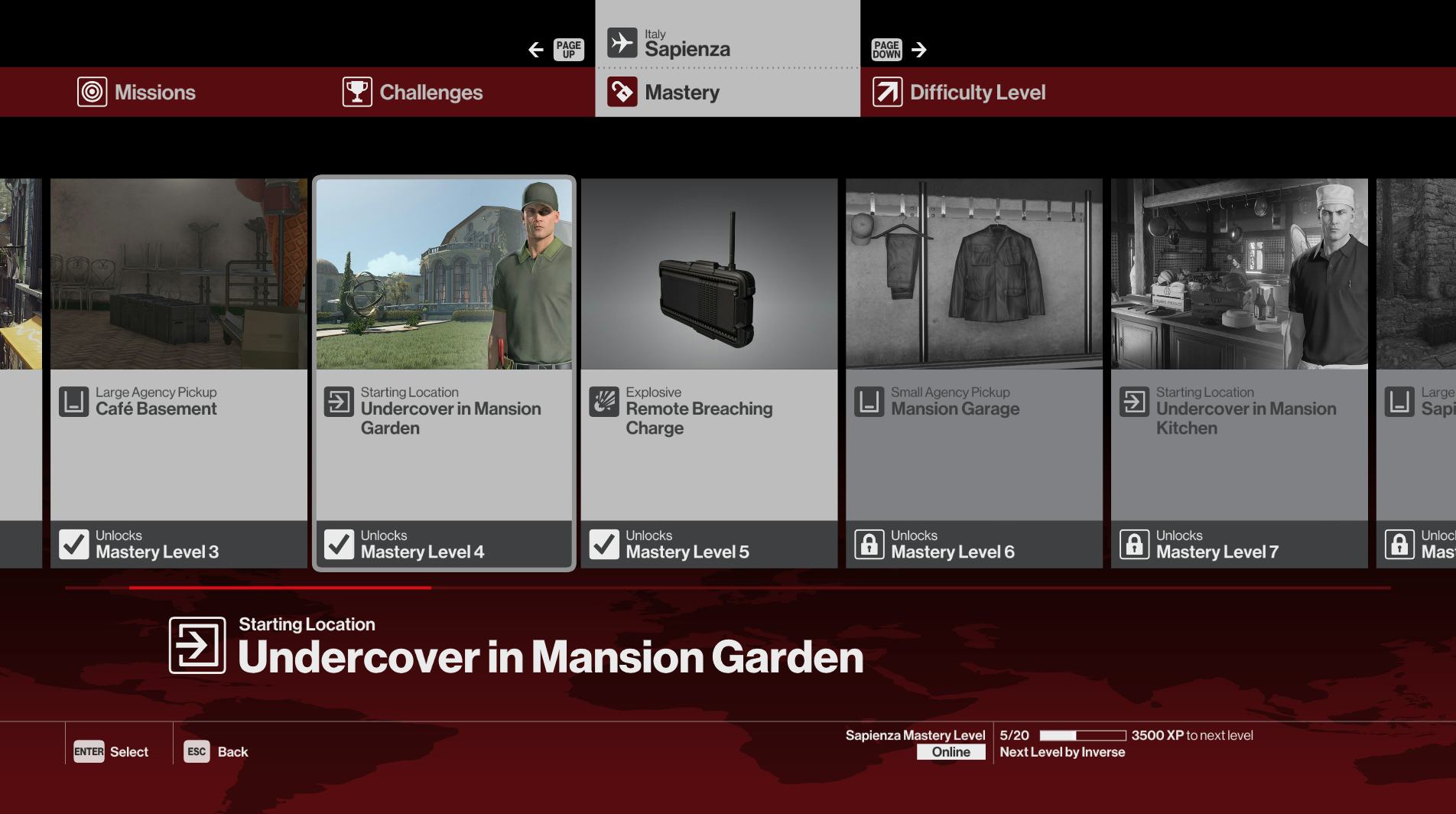Click the Page Down right arrow
1456x814 pixels.
pyautogui.click(x=918, y=49)
